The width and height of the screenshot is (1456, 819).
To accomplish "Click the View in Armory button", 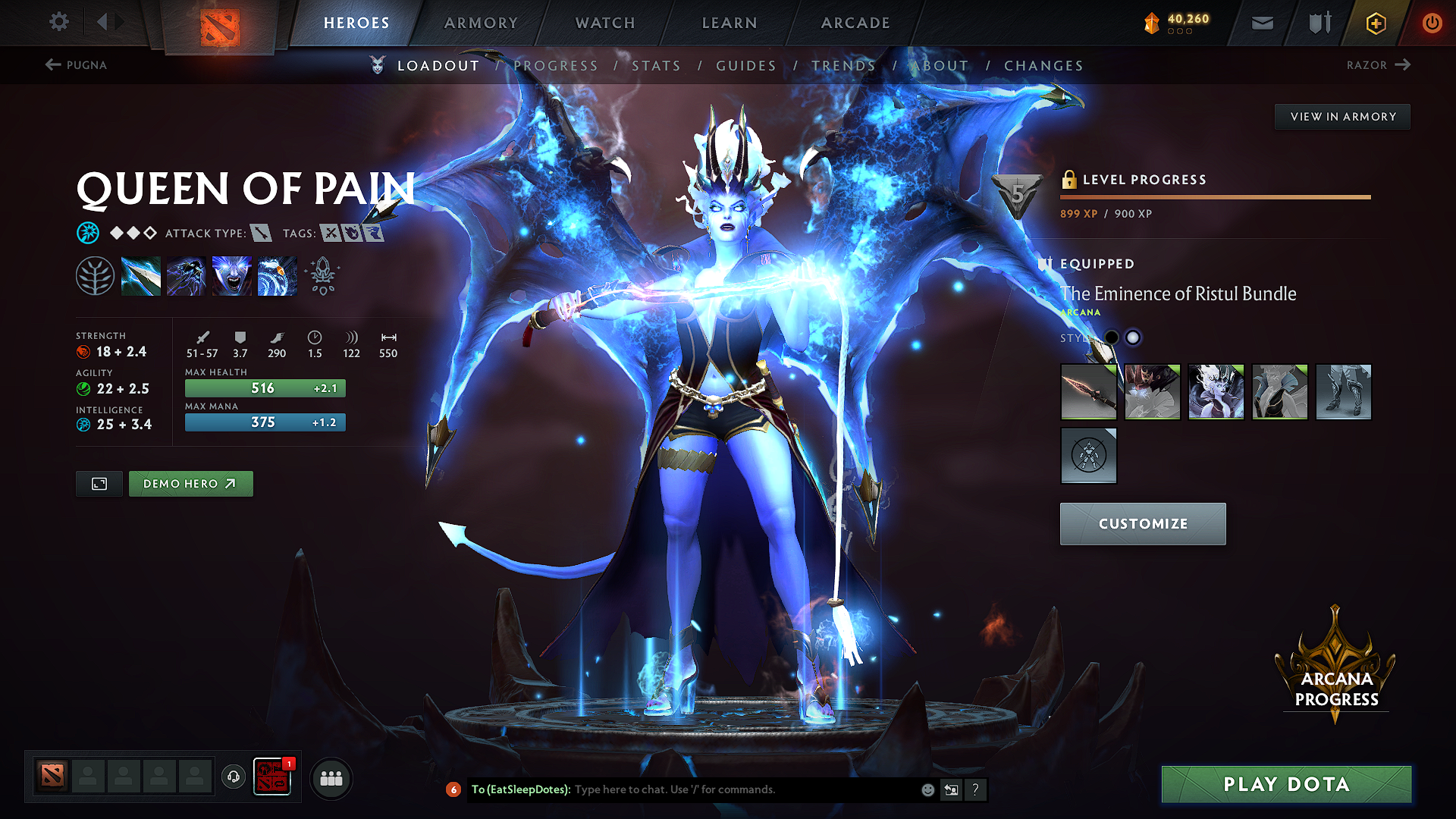I will [1342, 117].
